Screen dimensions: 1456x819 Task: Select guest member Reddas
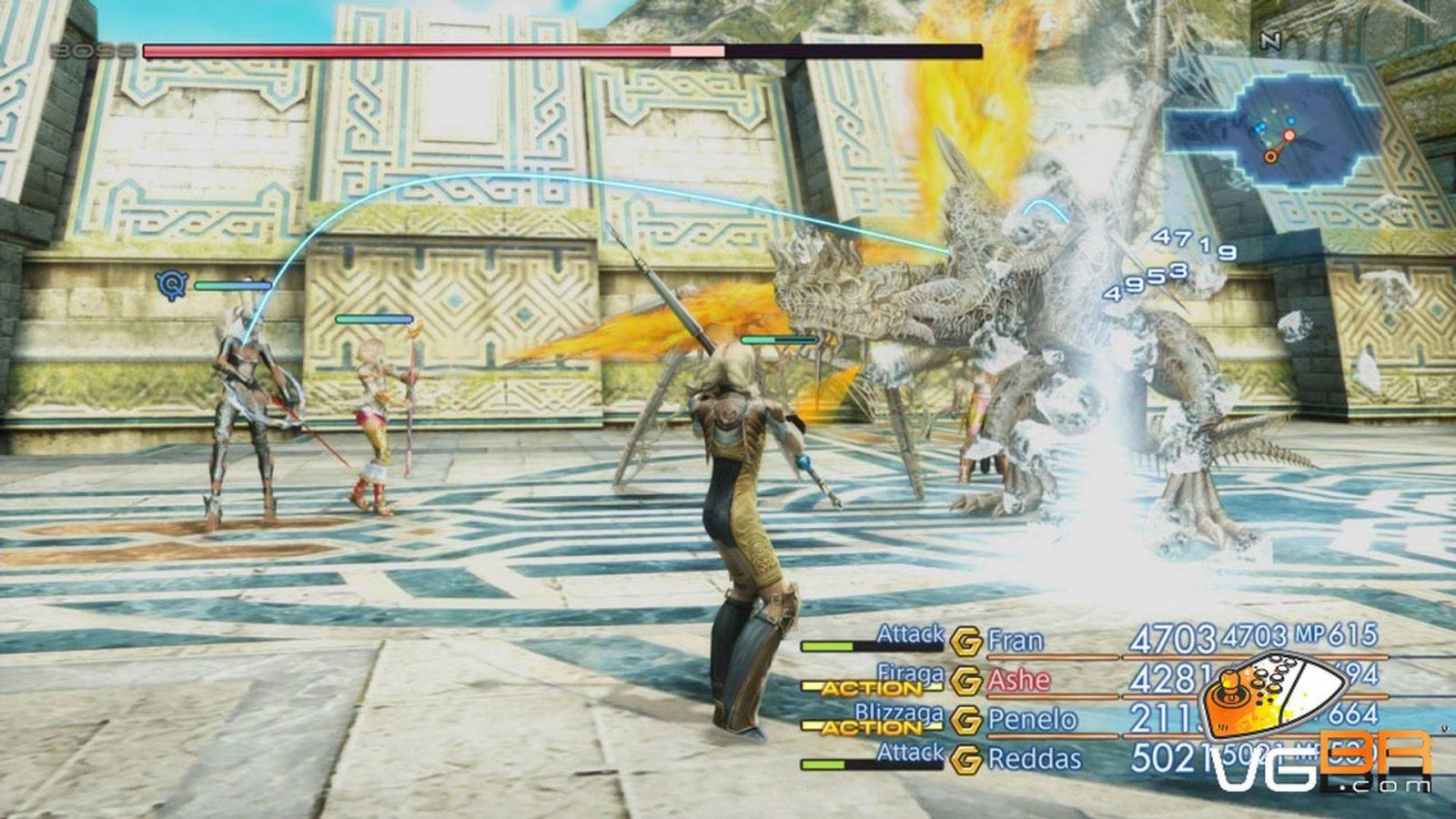tap(1035, 758)
